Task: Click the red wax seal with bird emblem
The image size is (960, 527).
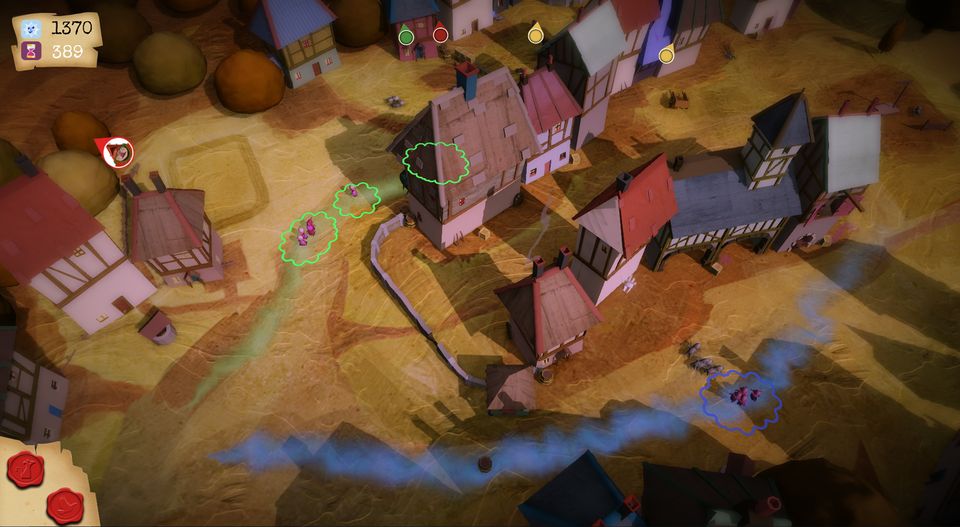Action: [x=64, y=505]
